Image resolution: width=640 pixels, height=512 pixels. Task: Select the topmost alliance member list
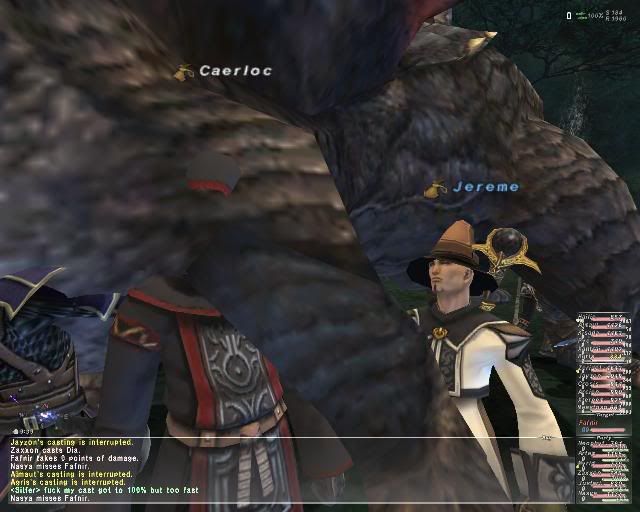click(604, 338)
